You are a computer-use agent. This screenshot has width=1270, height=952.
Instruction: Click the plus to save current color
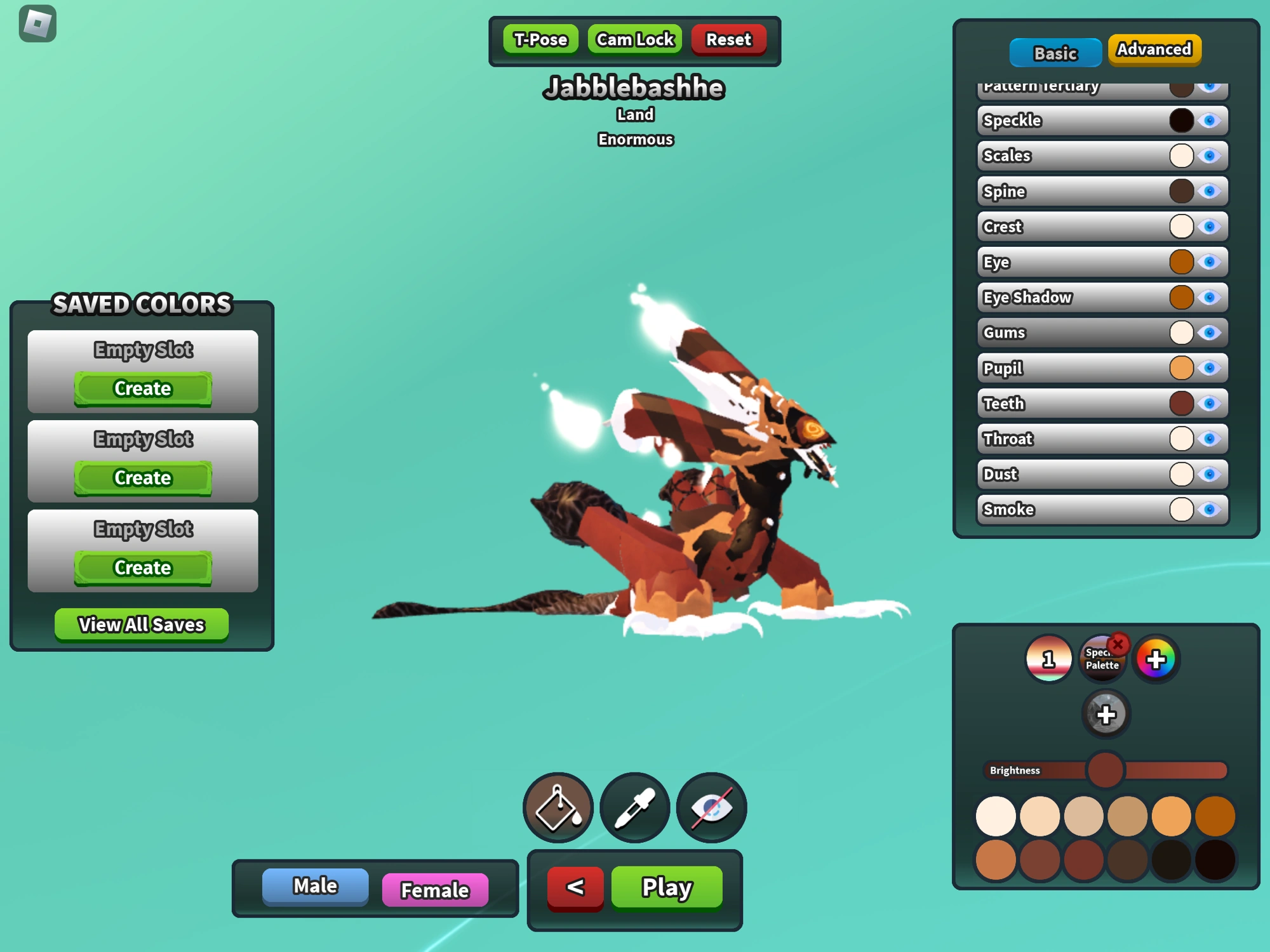[x=1106, y=715]
